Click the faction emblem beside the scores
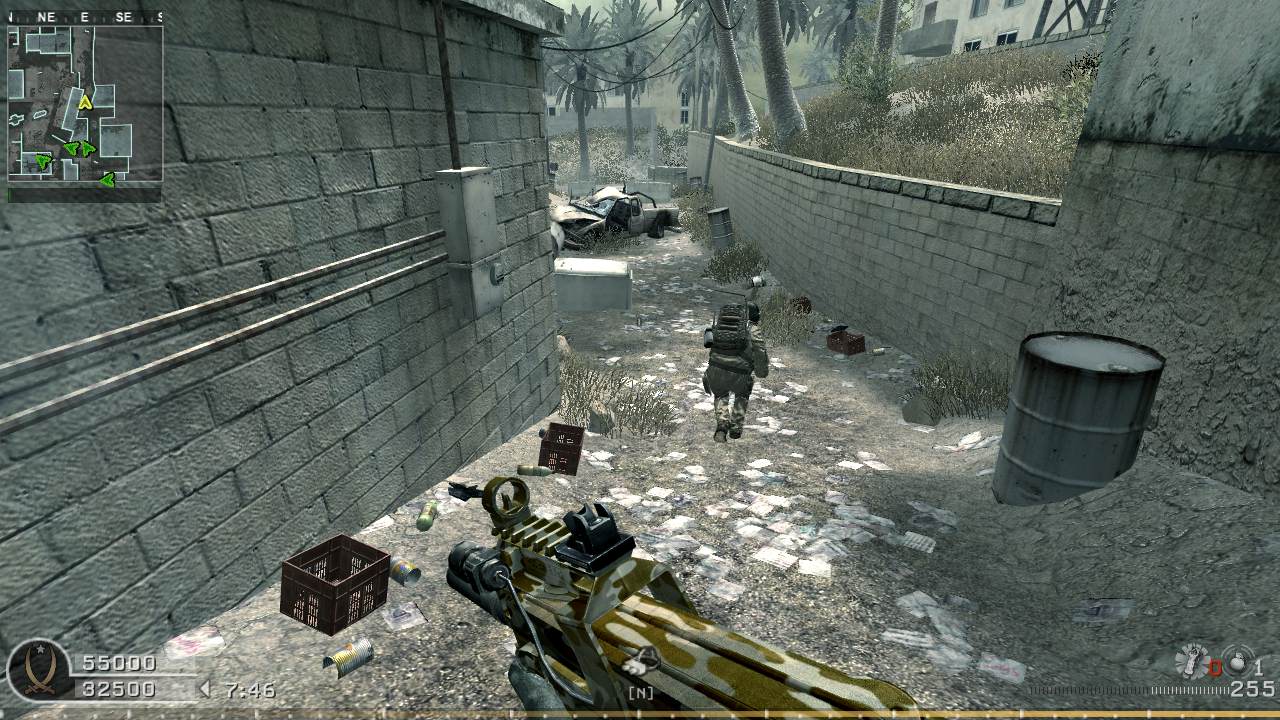 pyautogui.click(x=39, y=671)
